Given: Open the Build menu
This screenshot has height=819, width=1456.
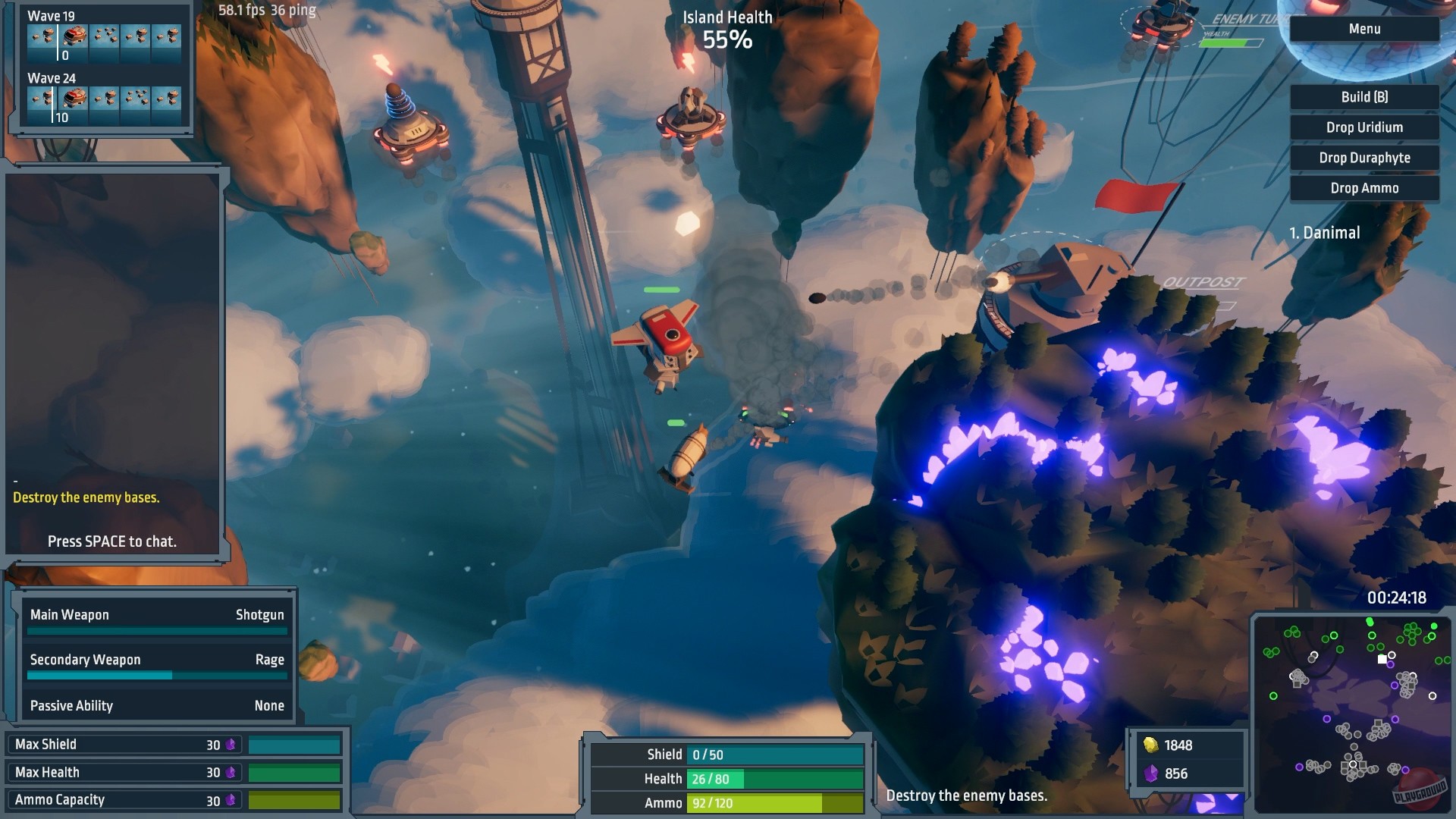Looking at the screenshot, I should point(1363,97).
